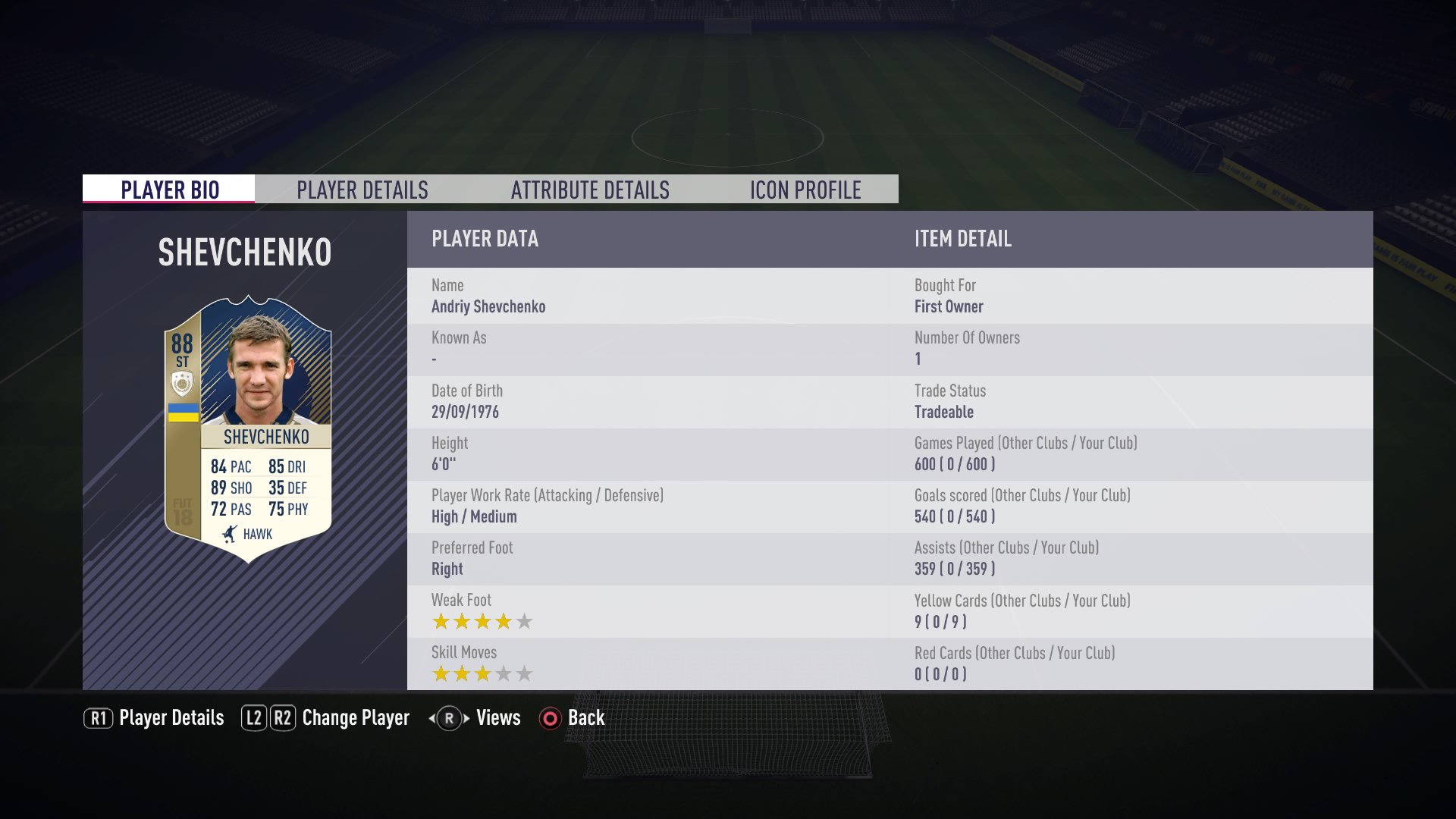The height and width of the screenshot is (819, 1456).
Task: Click the R stick Views icon
Action: [x=447, y=717]
